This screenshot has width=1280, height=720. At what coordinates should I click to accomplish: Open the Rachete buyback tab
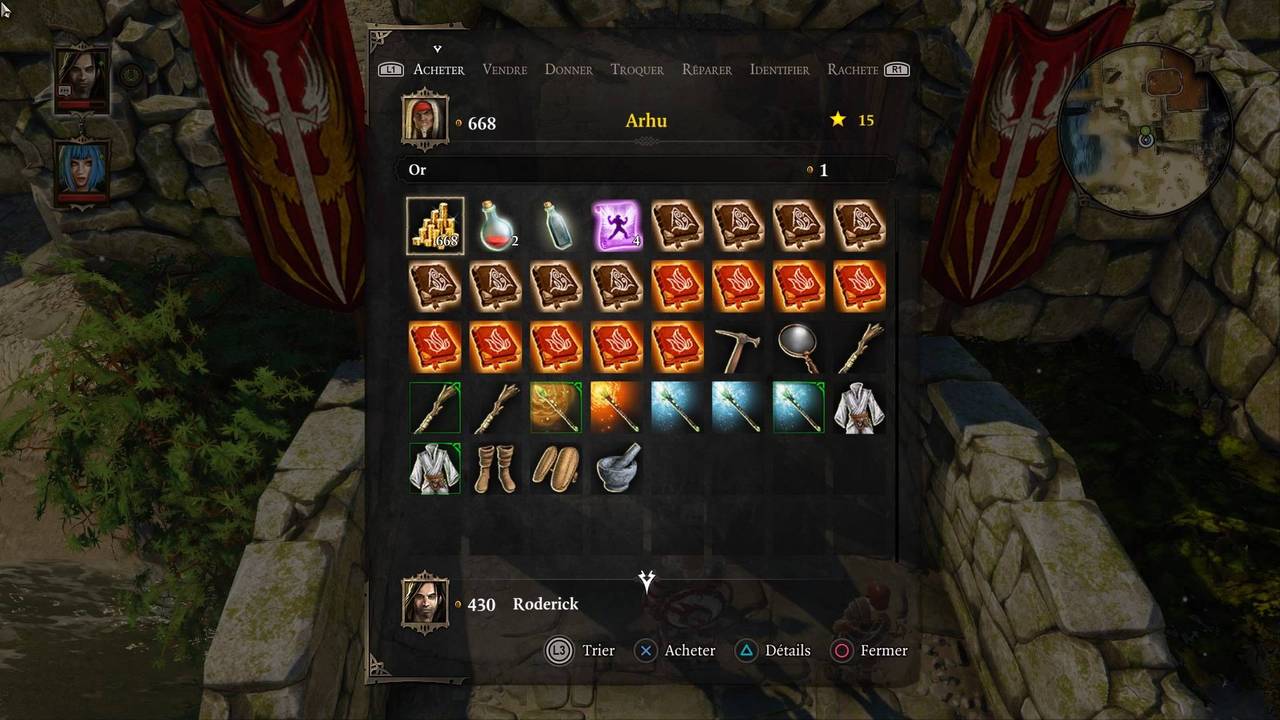click(x=852, y=69)
